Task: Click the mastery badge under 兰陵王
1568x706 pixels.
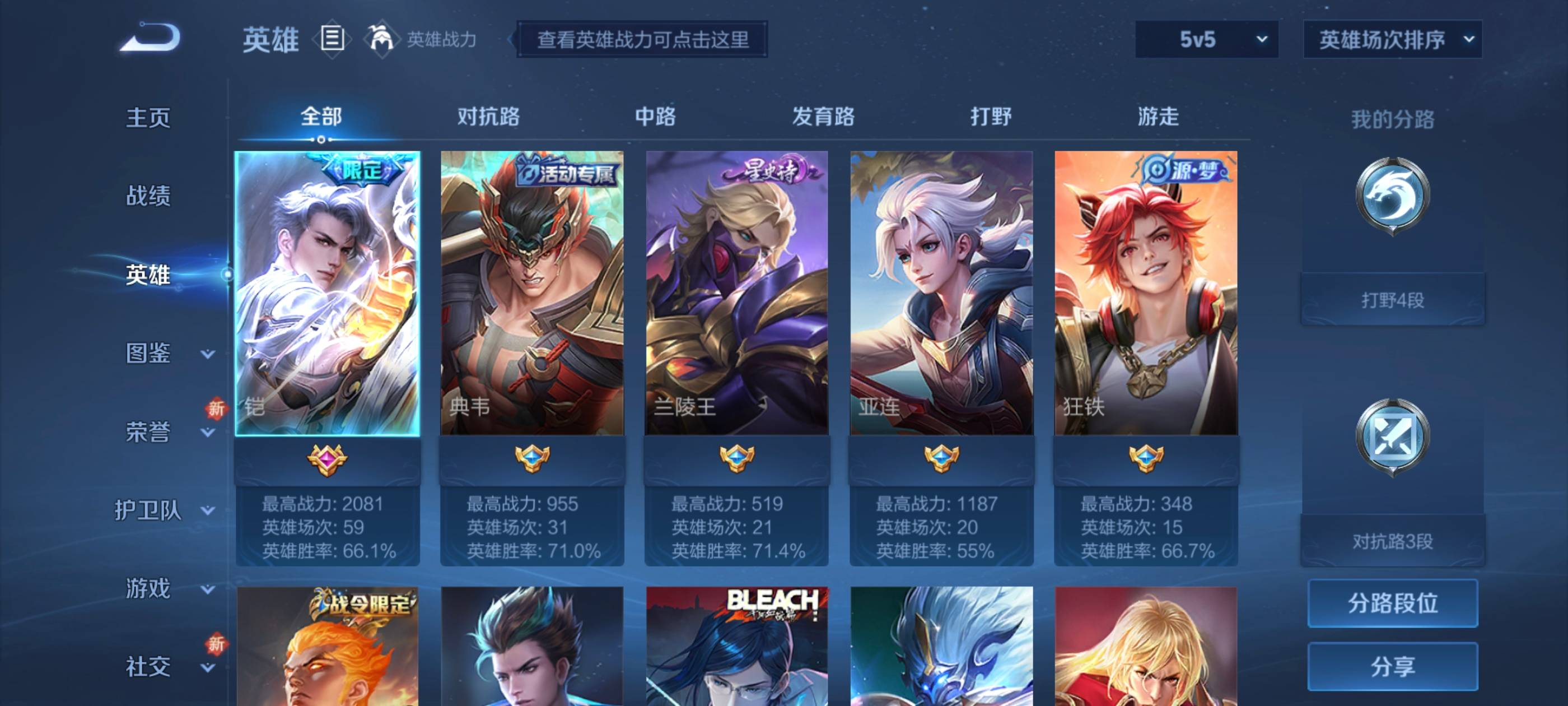Action: [737, 461]
